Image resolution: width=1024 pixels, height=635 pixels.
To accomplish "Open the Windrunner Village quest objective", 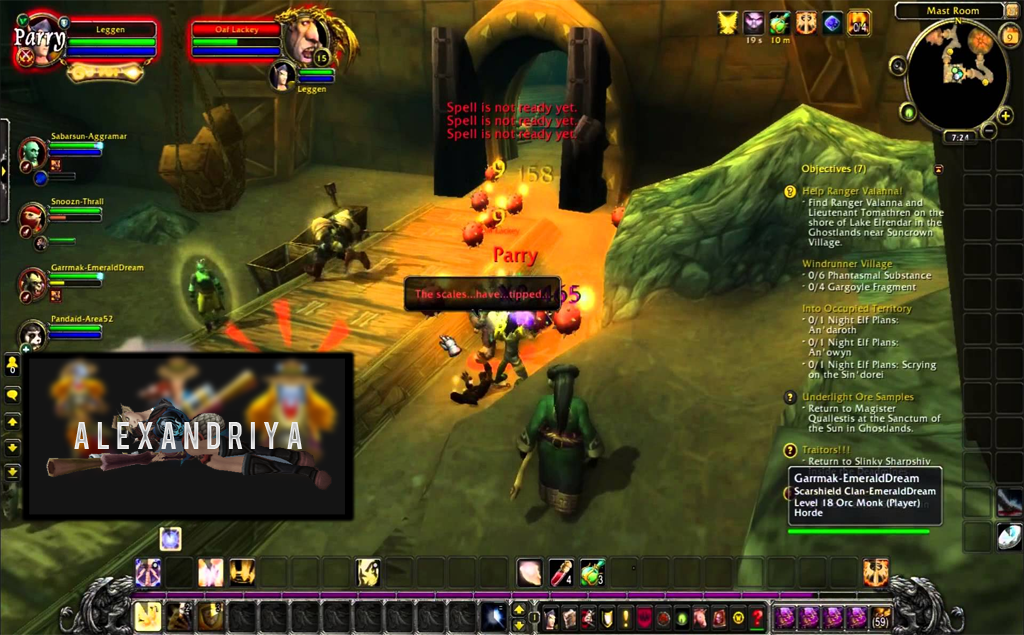I will [x=847, y=264].
